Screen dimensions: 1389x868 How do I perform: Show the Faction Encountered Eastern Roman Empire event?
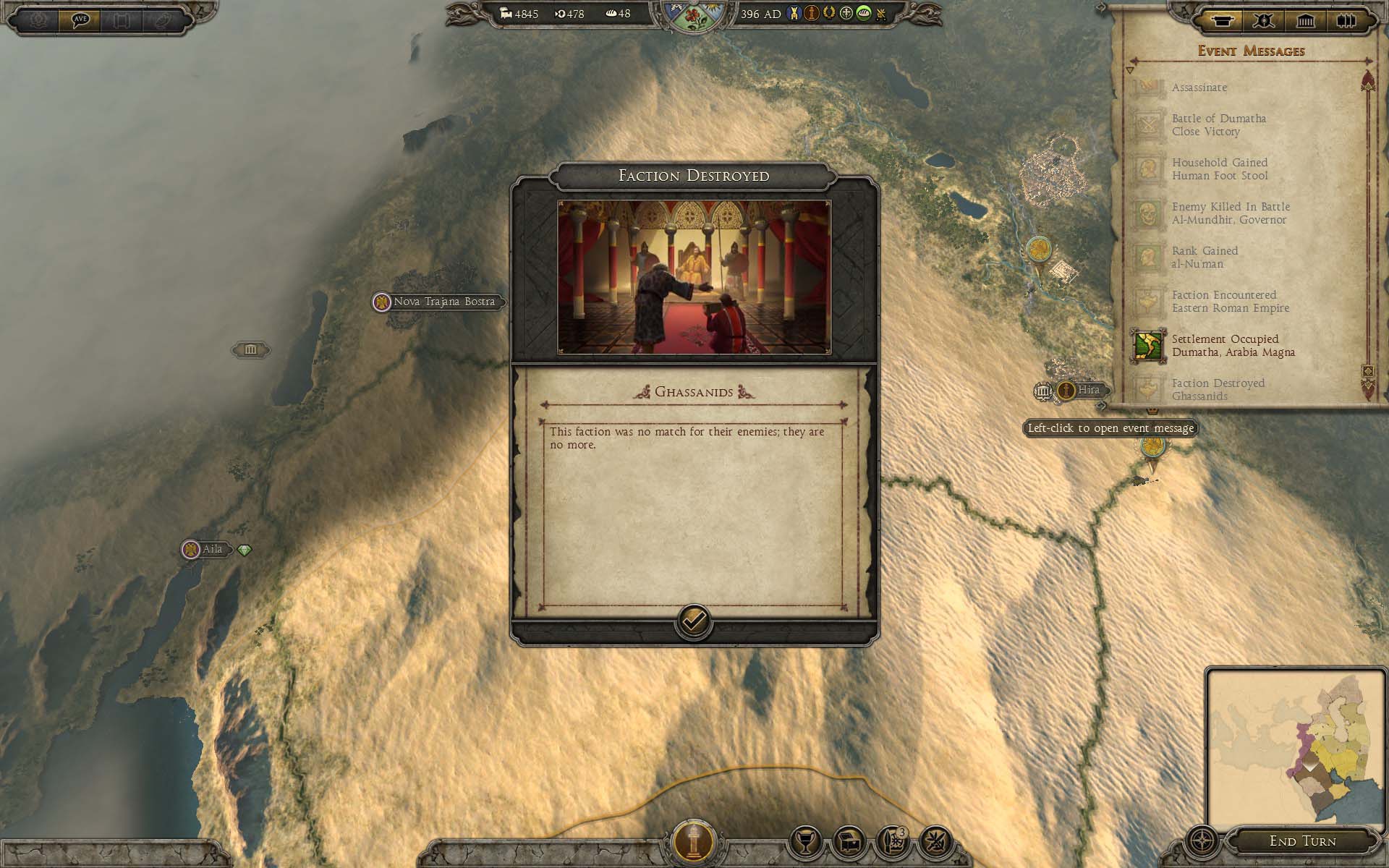click(1230, 302)
